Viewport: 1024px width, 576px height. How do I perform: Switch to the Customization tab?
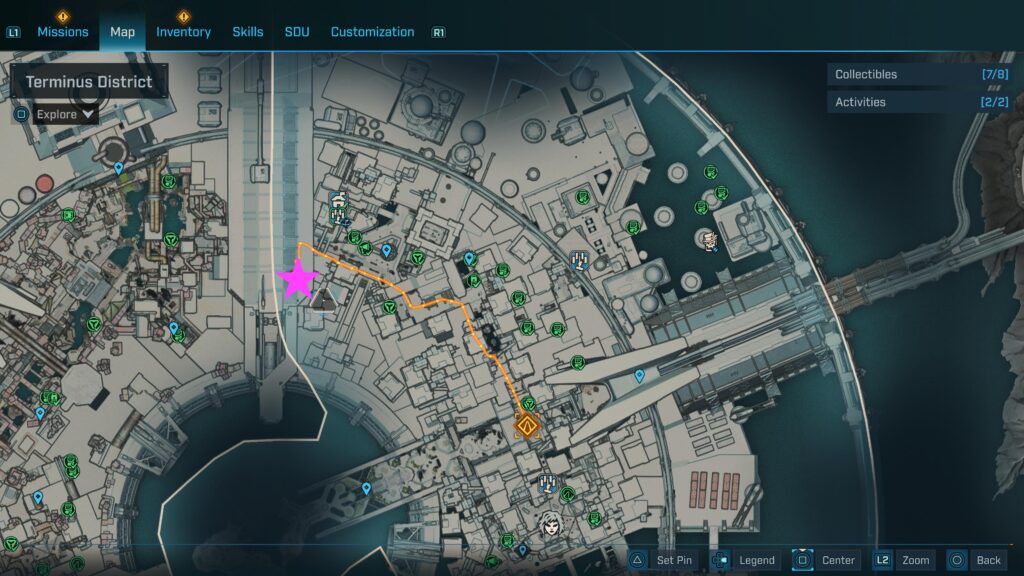(372, 32)
